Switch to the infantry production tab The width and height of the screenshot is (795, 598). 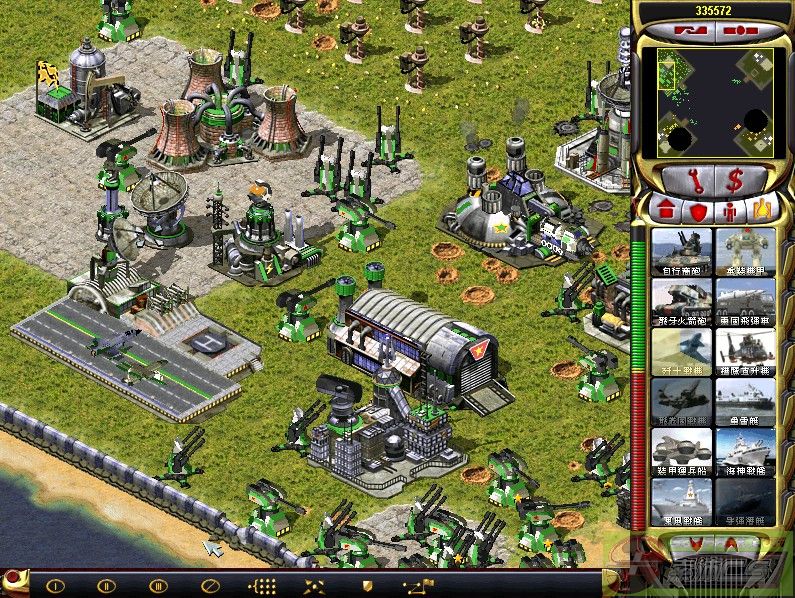pos(731,210)
